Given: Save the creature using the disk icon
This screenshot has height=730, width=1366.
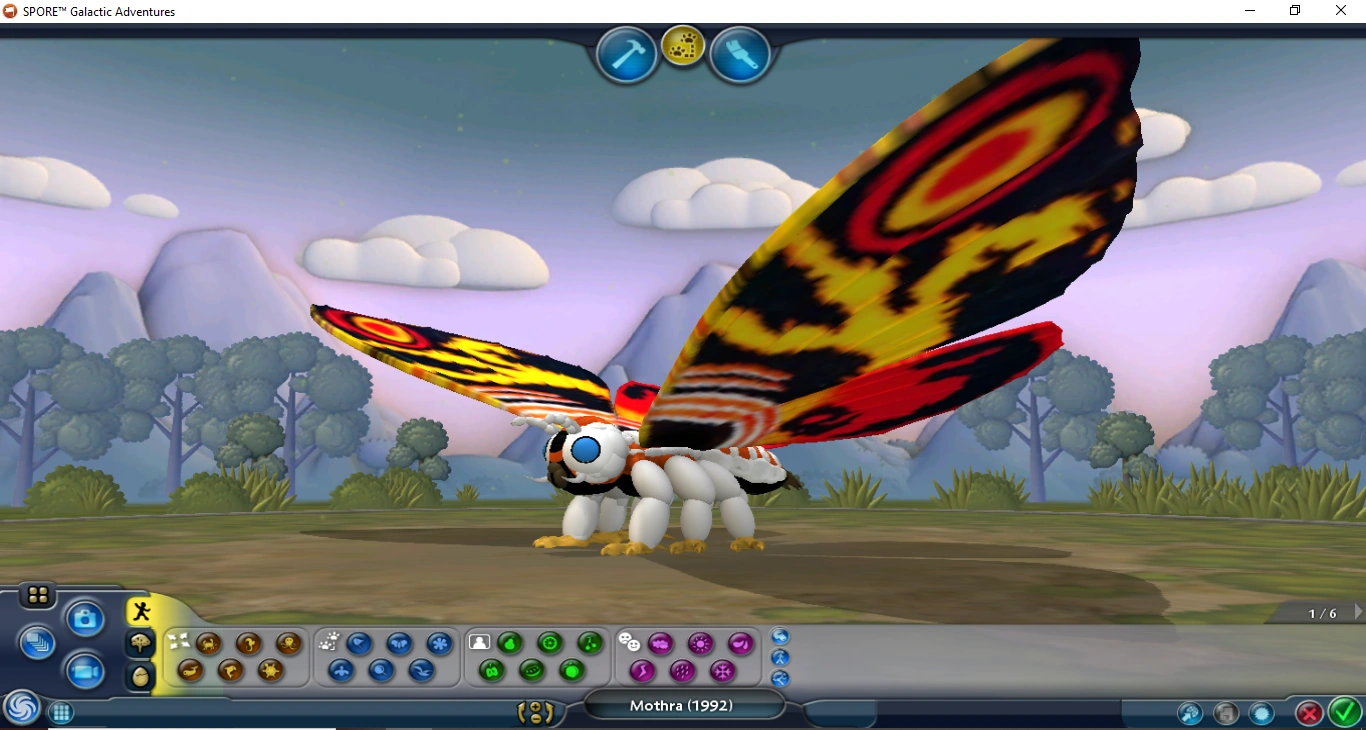Looking at the screenshot, I should click(x=1227, y=713).
